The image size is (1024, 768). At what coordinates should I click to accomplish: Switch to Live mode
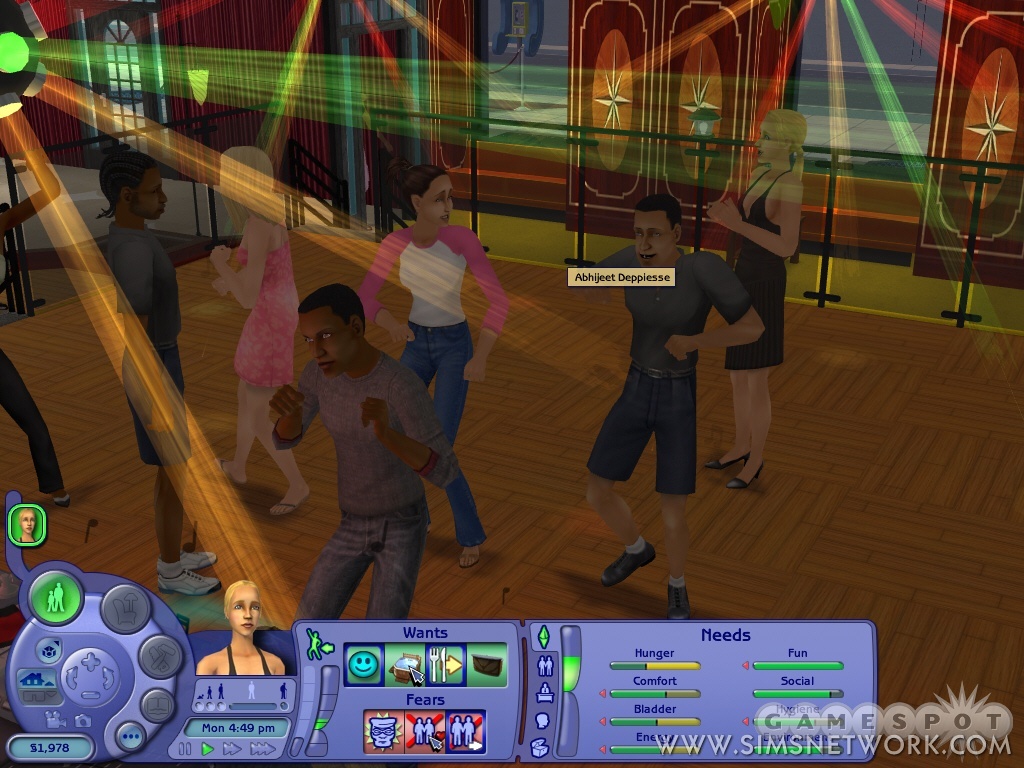pos(56,598)
